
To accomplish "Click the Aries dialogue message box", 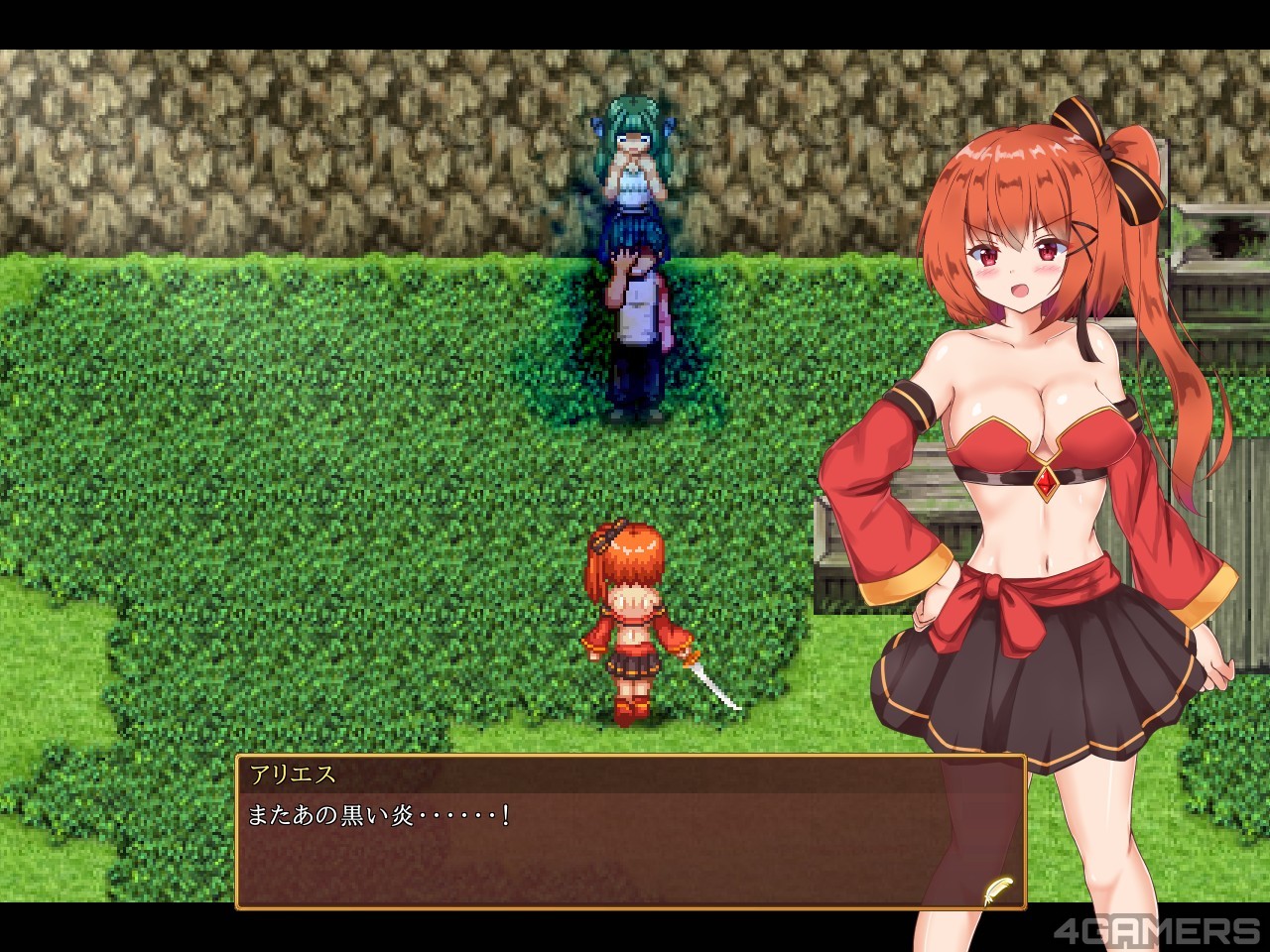I will [x=631, y=844].
